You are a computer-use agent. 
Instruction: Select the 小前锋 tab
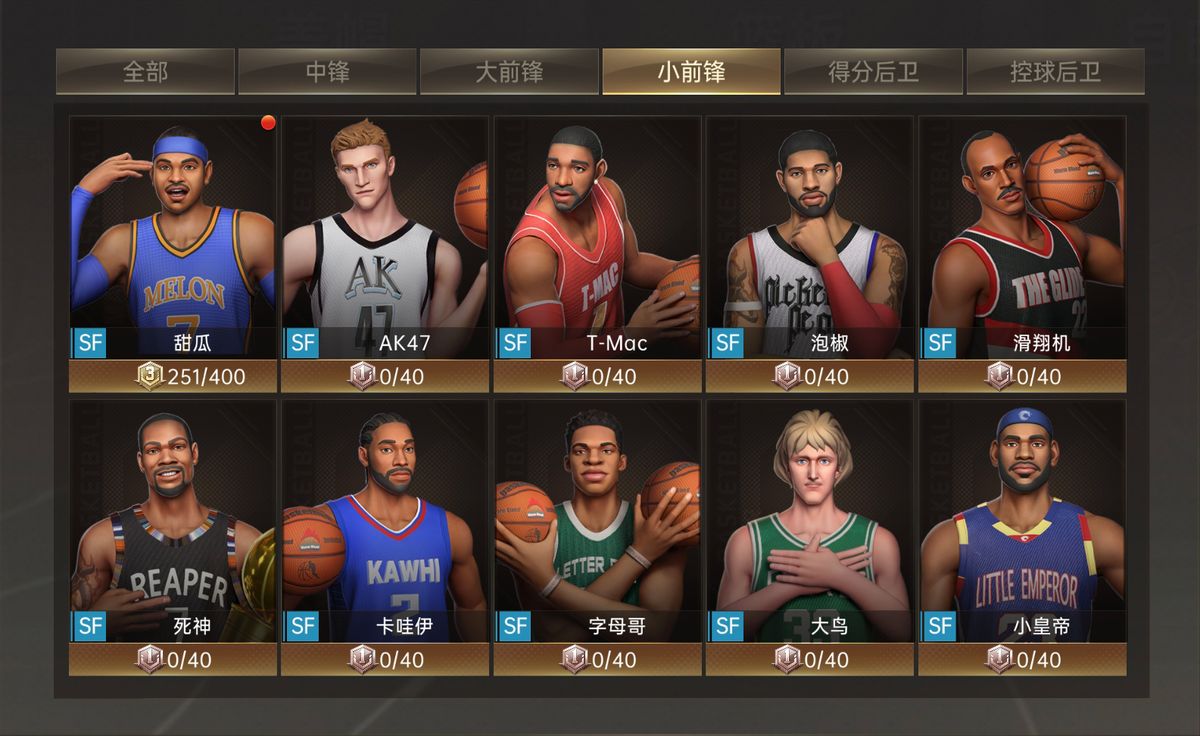691,72
